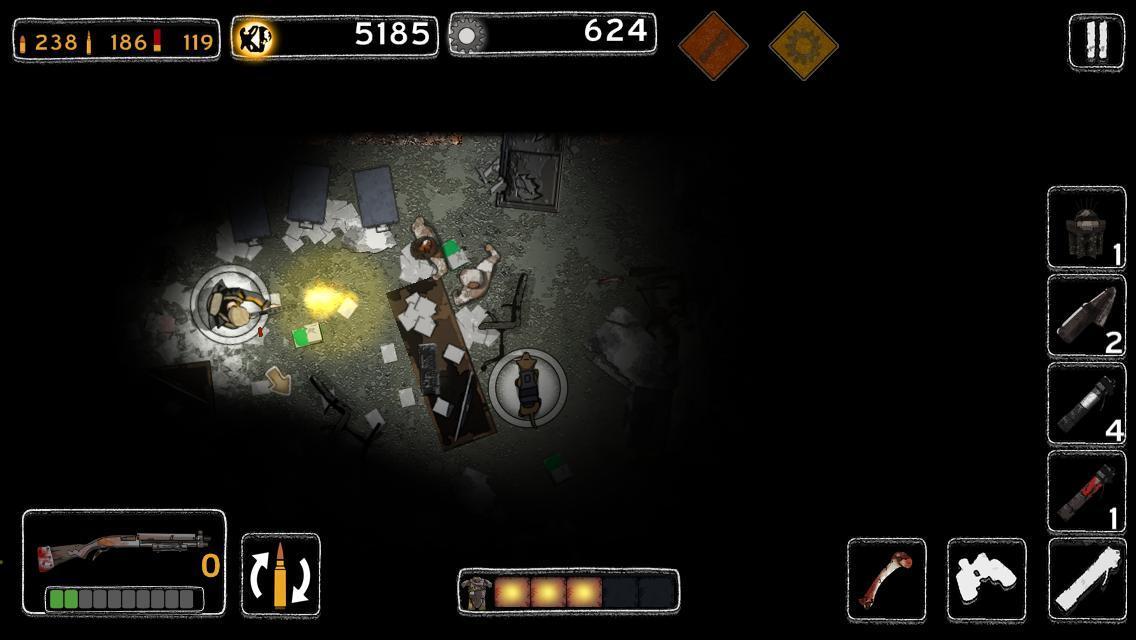Pause the game
The width and height of the screenshot is (1136, 640).
[x=1096, y=41]
